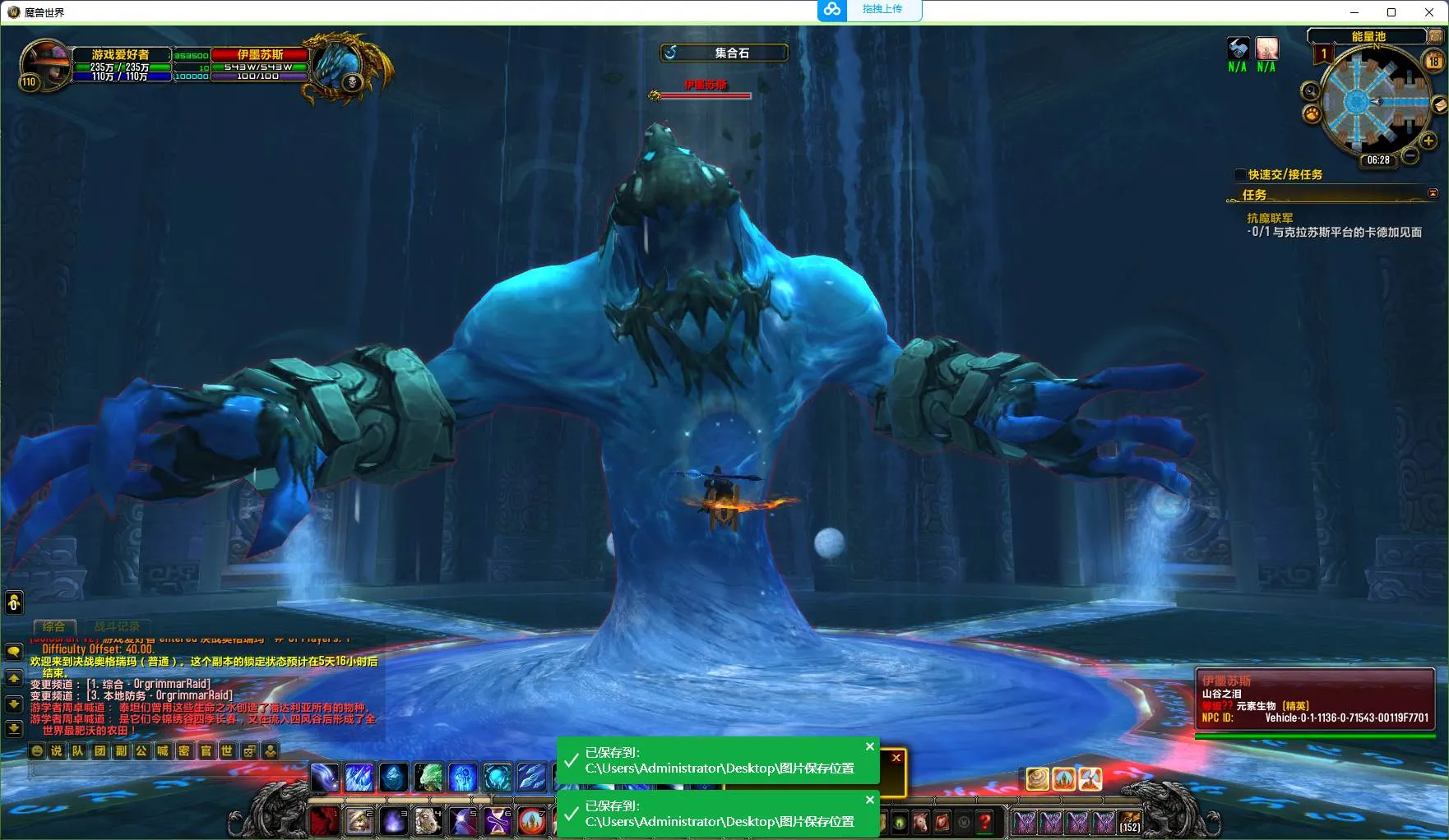Open the chat emoji smiley button
The image size is (1449, 840).
[x=37, y=750]
